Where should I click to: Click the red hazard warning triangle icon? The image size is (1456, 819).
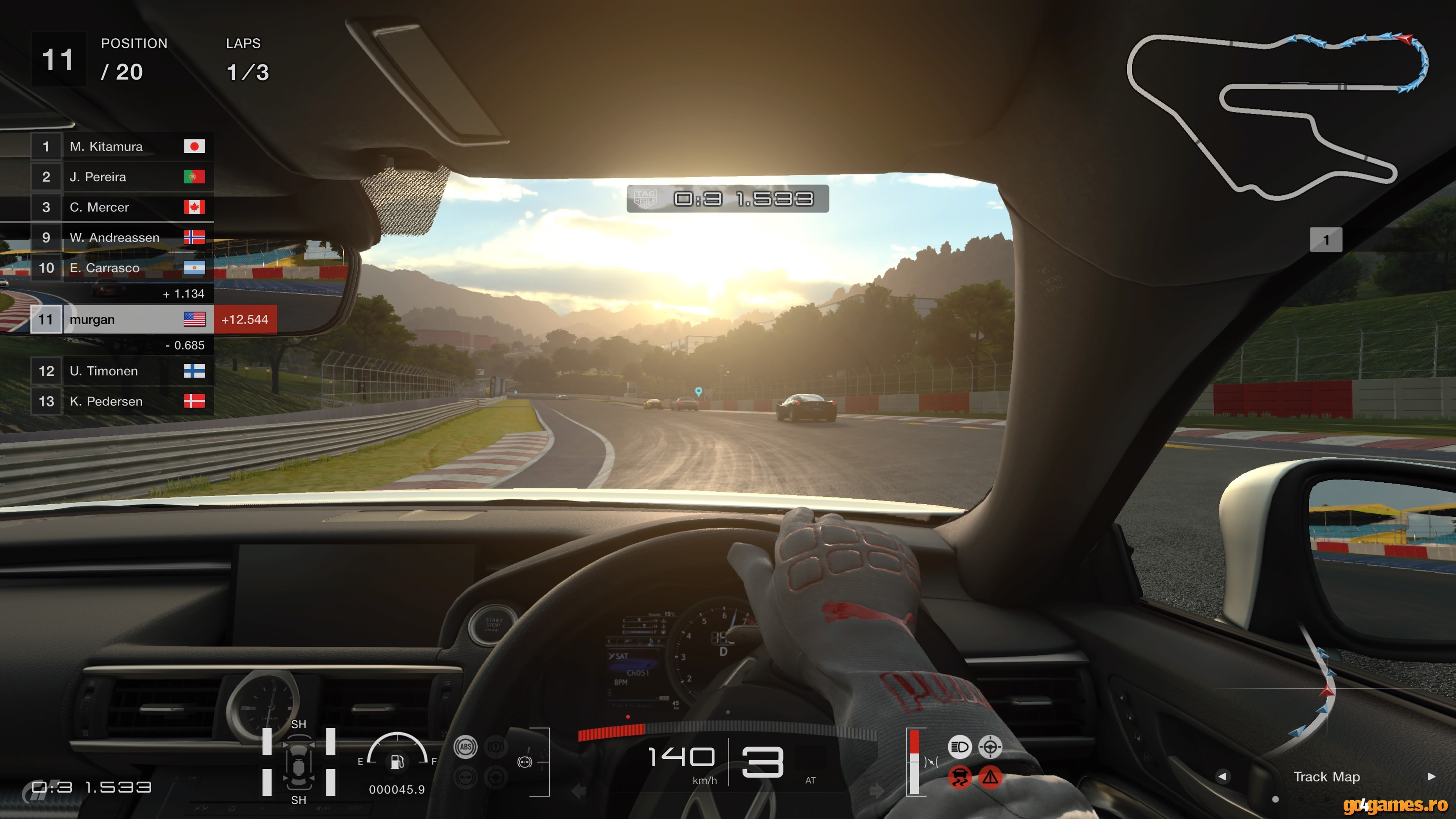(990, 777)
